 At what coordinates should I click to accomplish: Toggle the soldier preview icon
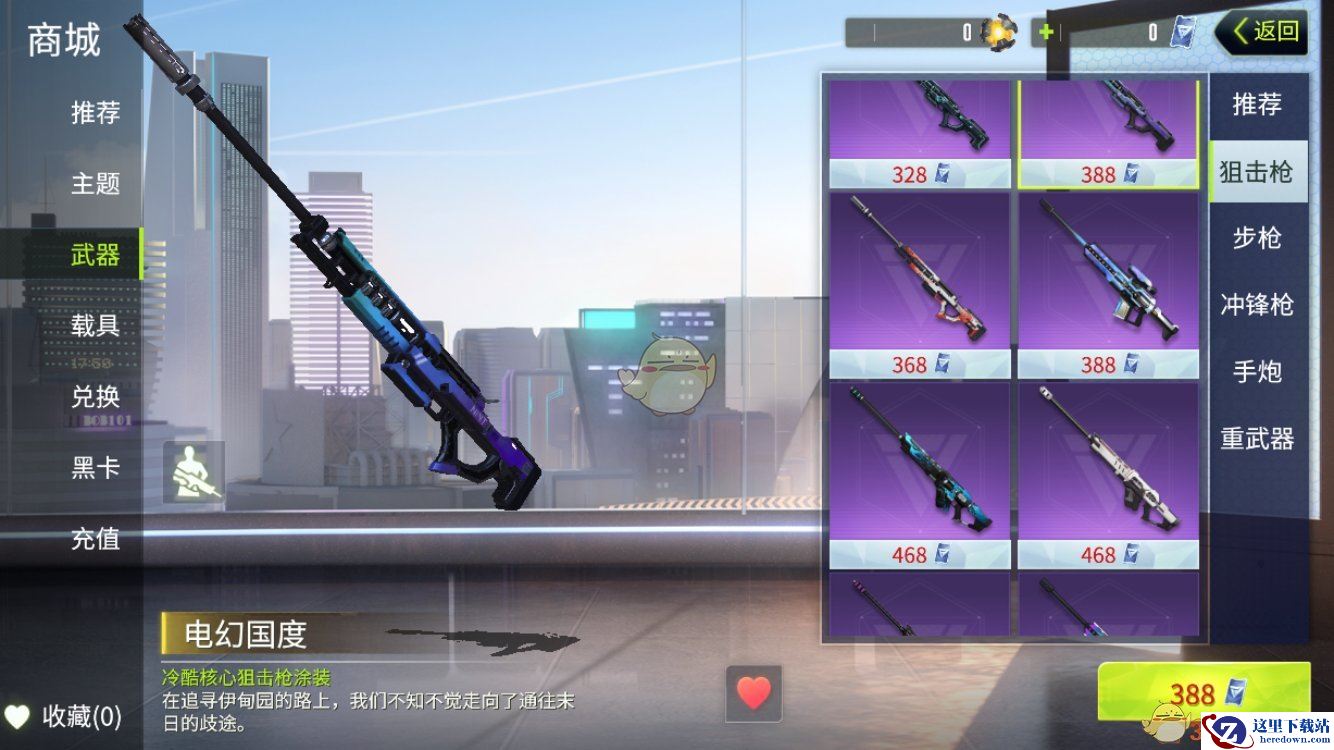[194, 472]
